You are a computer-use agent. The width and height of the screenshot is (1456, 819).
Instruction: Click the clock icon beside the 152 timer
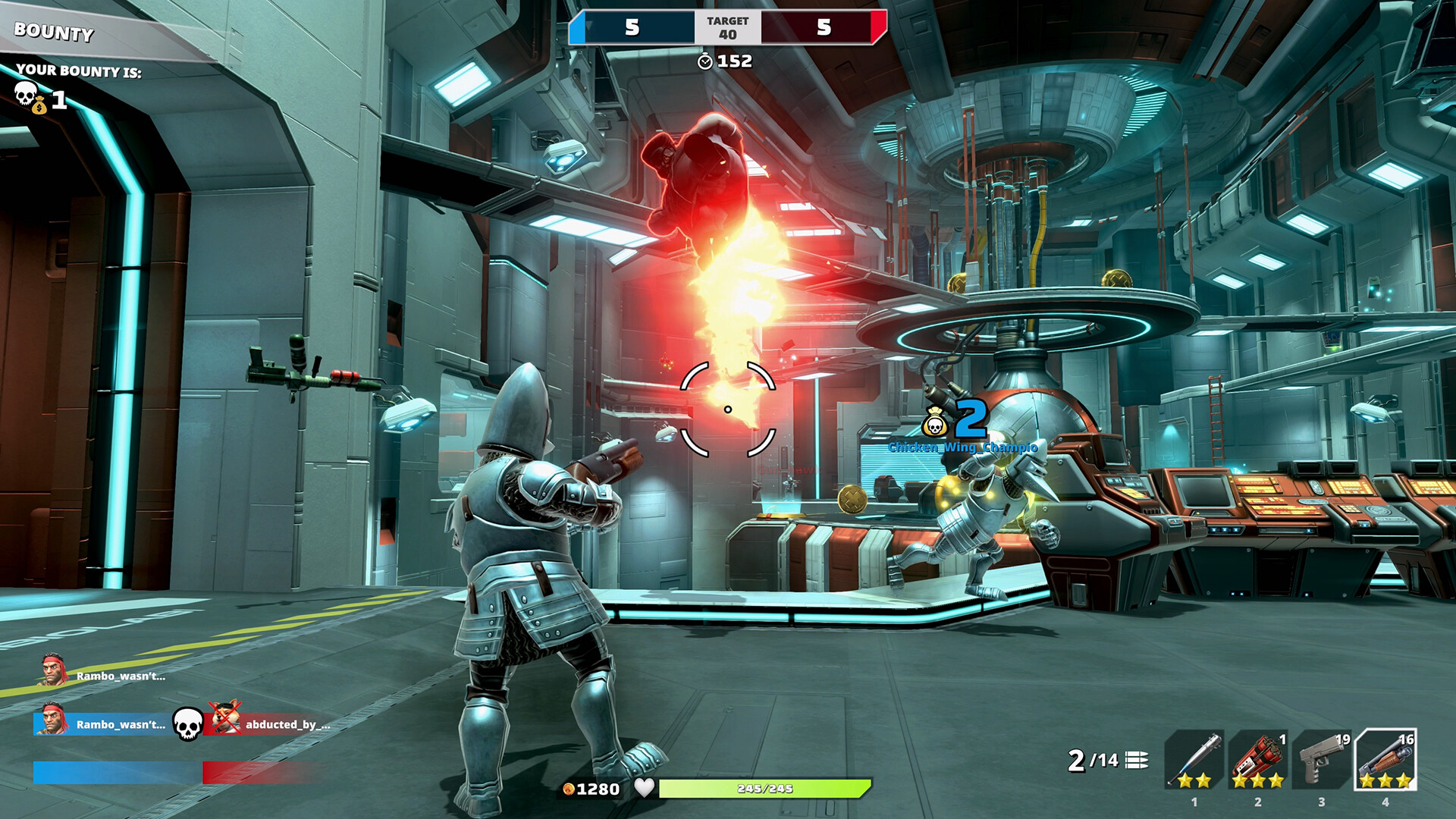point(705,62)
